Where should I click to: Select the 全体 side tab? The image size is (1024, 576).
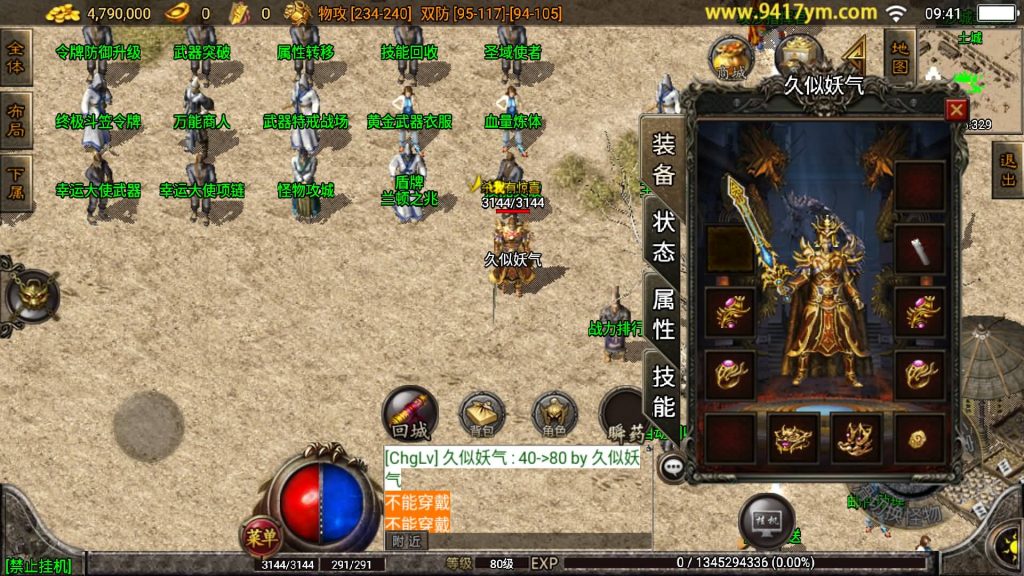[16, 57]
